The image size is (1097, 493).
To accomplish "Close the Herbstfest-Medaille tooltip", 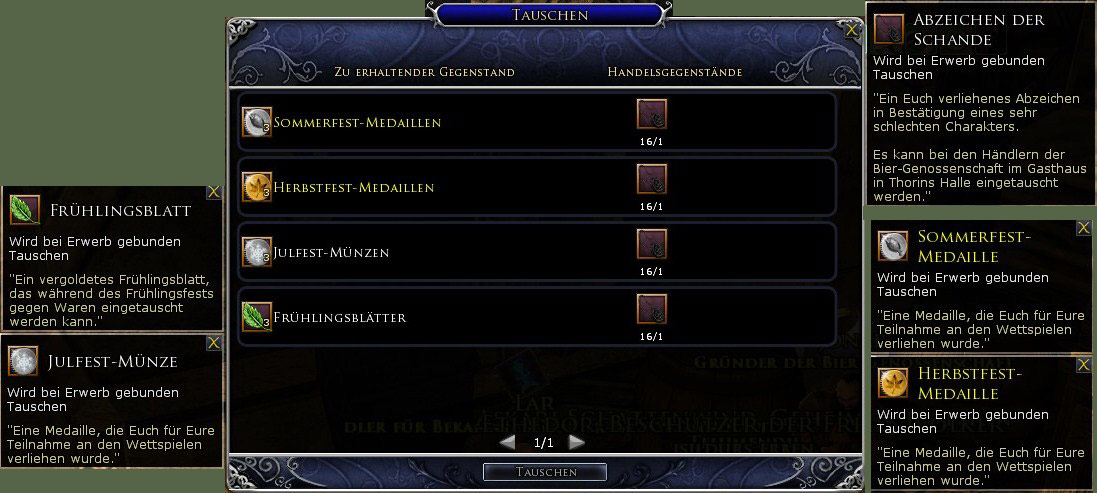I will point(1083,364).
